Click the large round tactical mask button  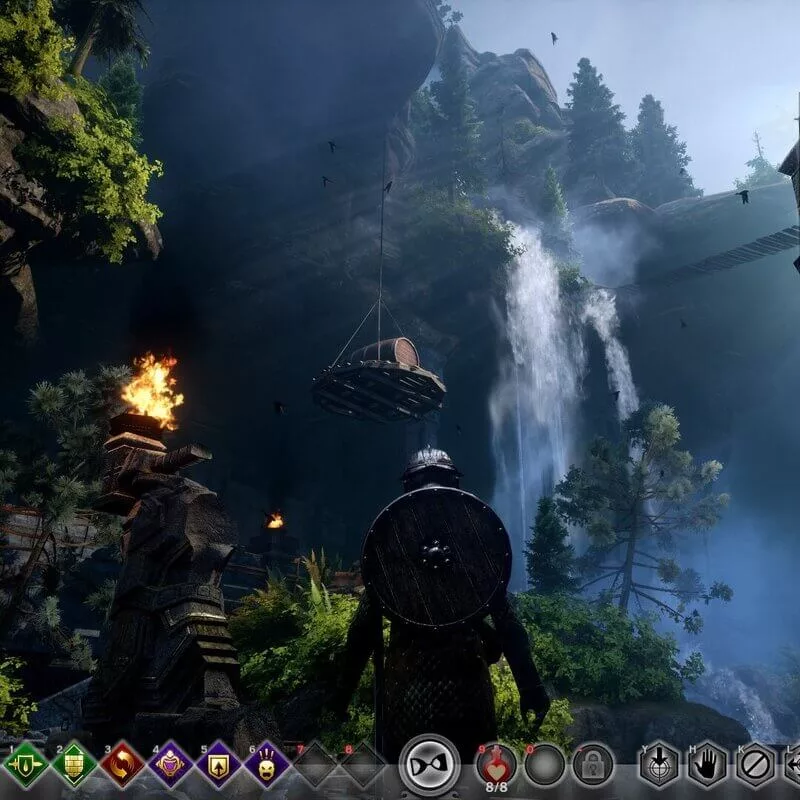pyautogui.click(x=430, y=765)
